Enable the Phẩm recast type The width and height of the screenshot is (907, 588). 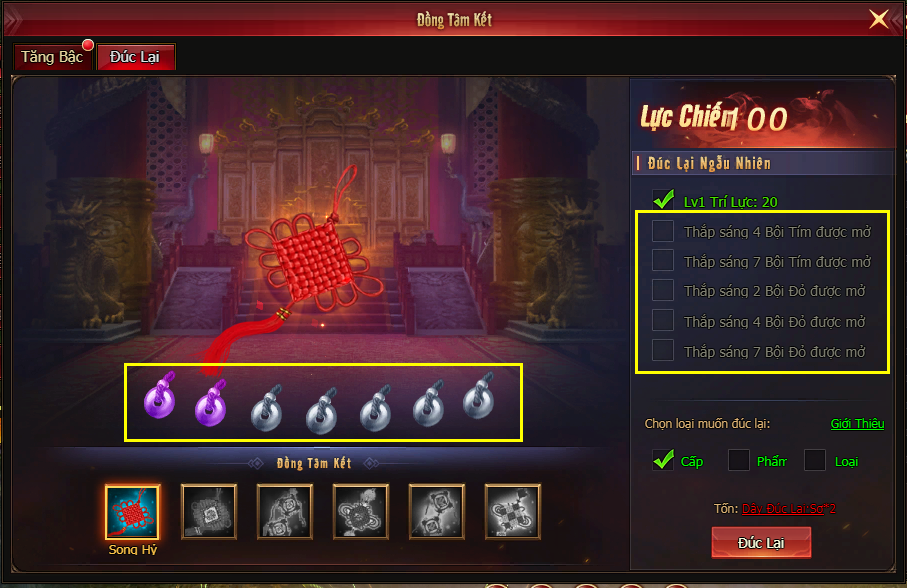pyautogui.click(x=739, y=460)
